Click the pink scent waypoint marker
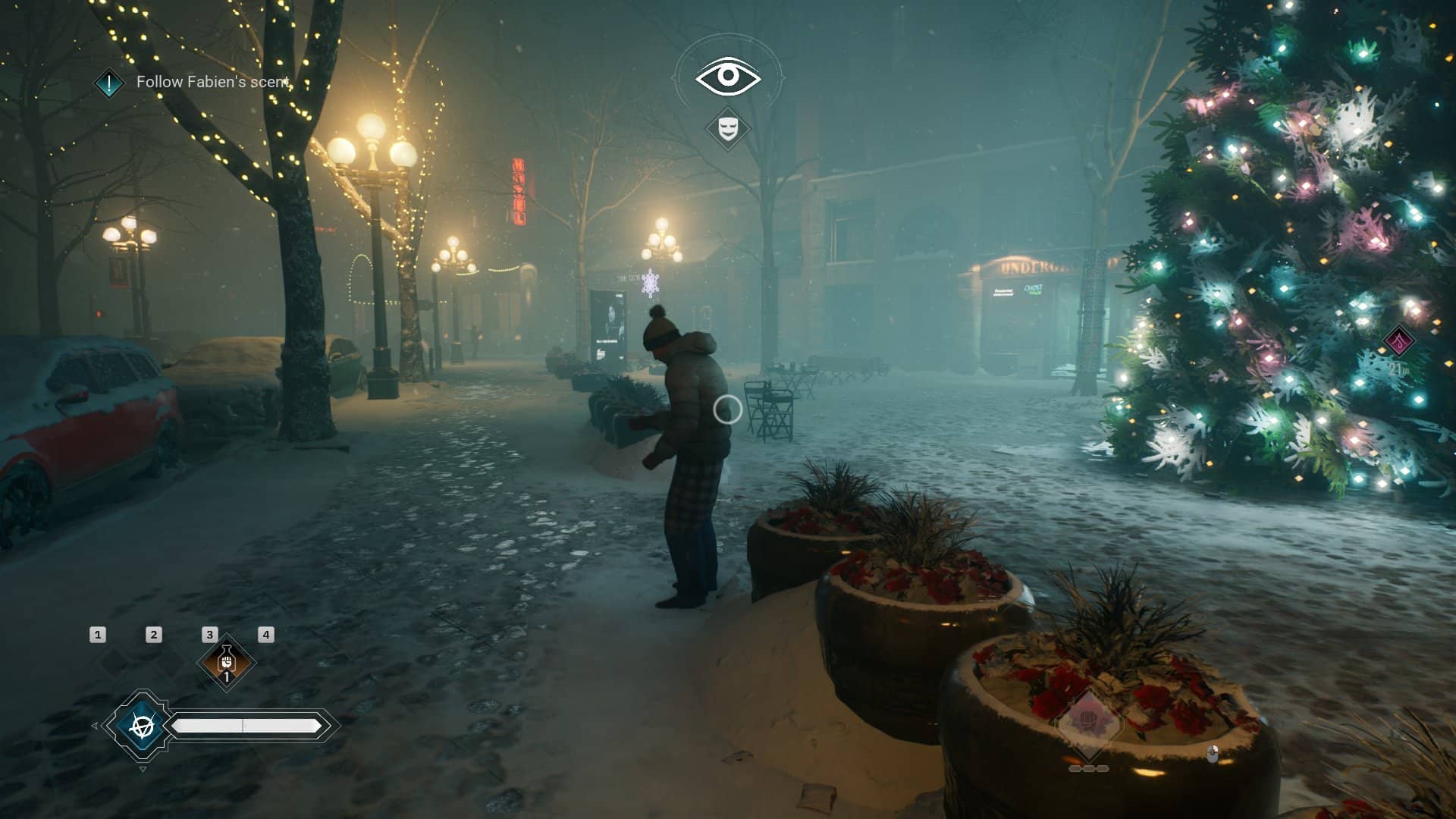This screenshot has height=819, width=1456. coord(1399,340)
